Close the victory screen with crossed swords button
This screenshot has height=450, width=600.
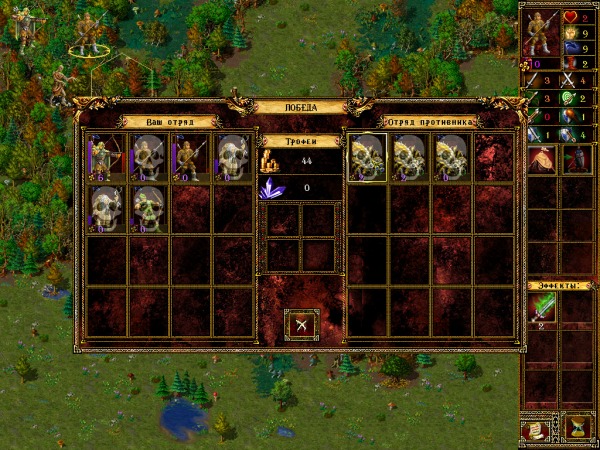click(x=302, y=325)
